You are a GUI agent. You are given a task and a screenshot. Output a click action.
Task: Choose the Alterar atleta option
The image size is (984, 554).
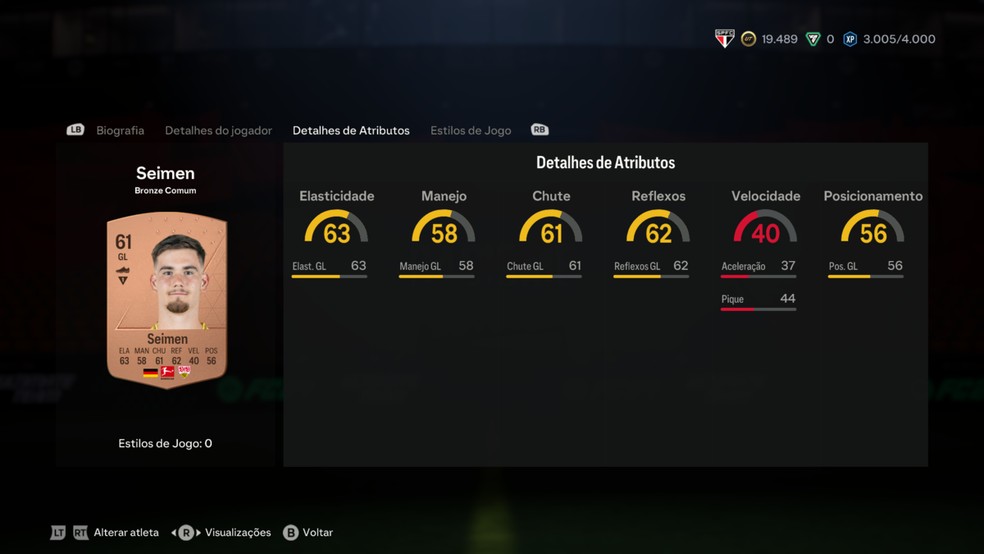click(126, 533)
